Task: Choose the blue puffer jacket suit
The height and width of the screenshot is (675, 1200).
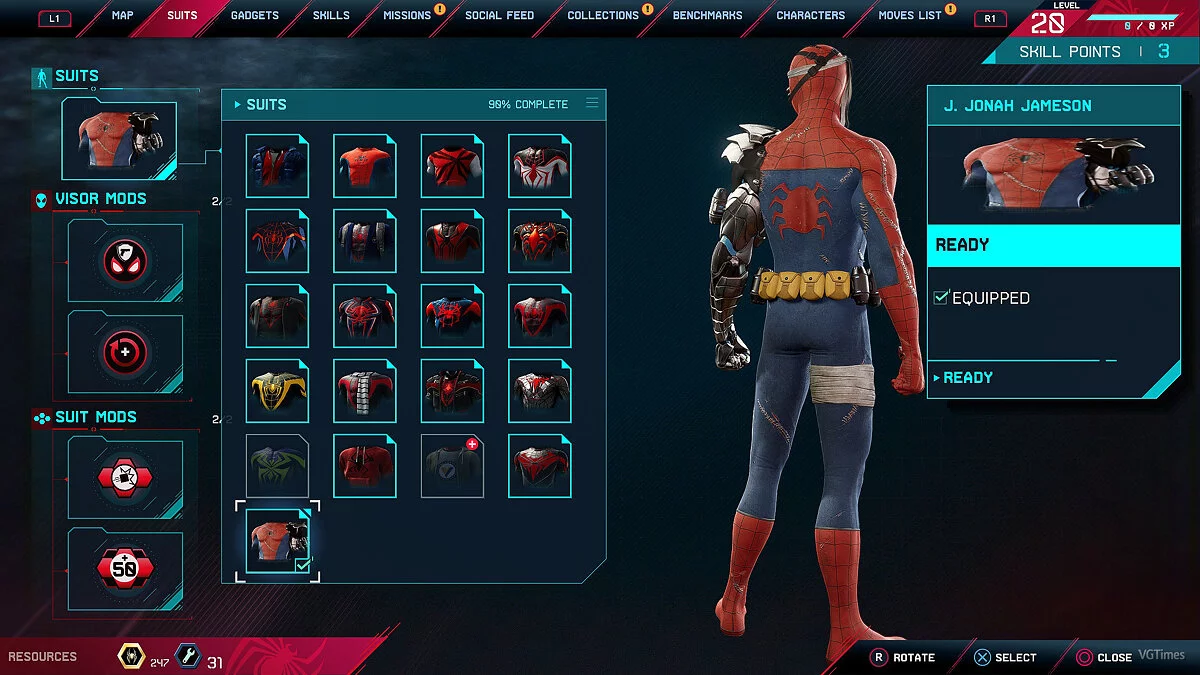Action: click(x=277, y=166)
